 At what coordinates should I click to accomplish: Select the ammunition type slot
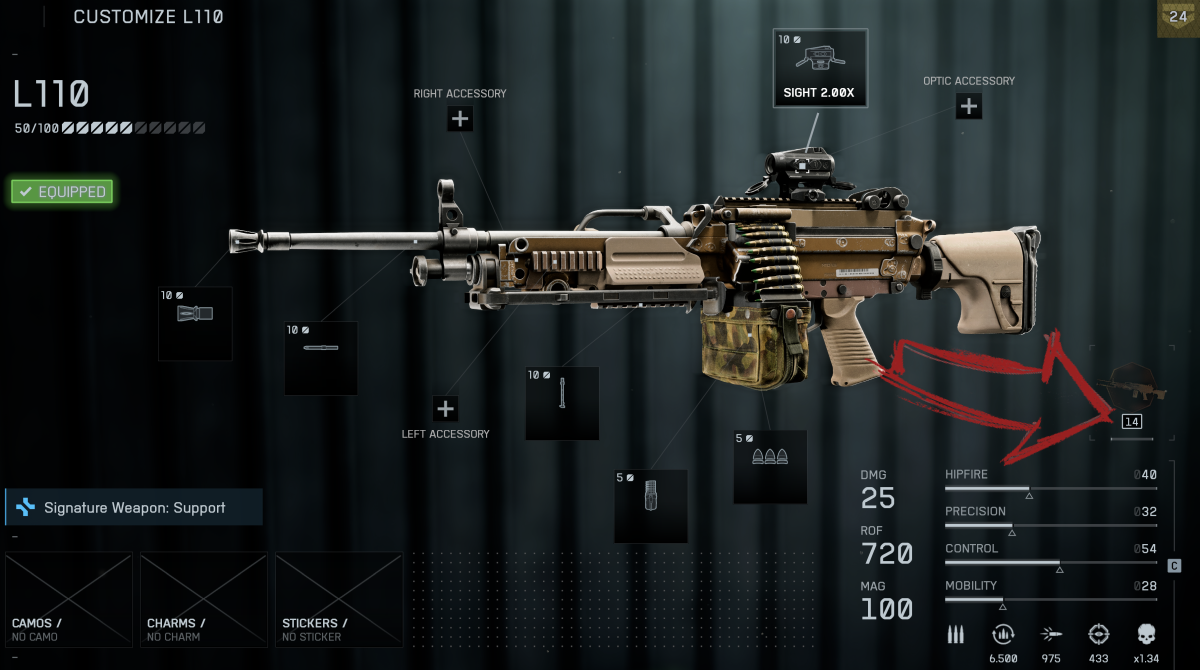[770, 466]
